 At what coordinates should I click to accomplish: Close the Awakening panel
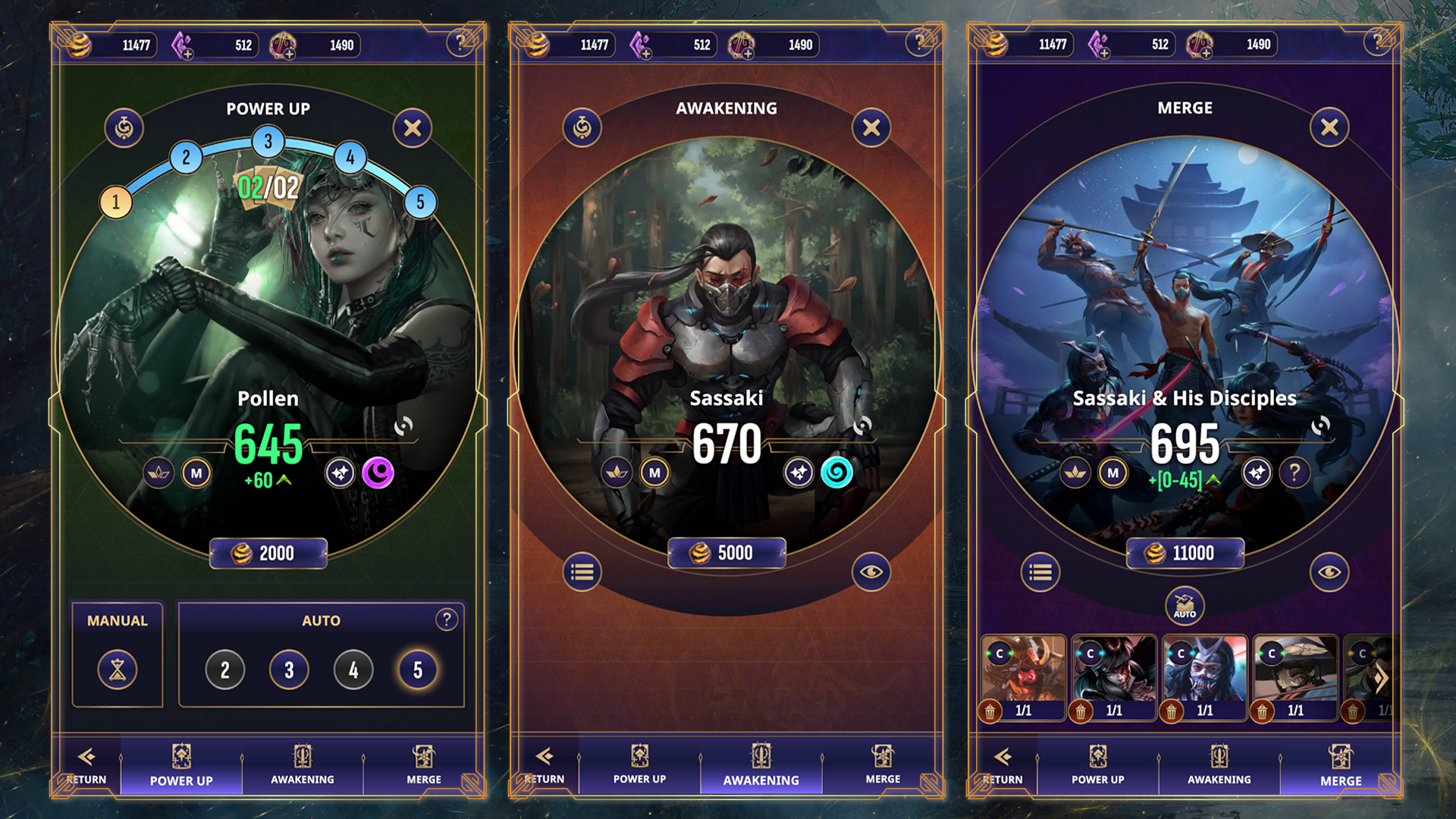(871, 128)
